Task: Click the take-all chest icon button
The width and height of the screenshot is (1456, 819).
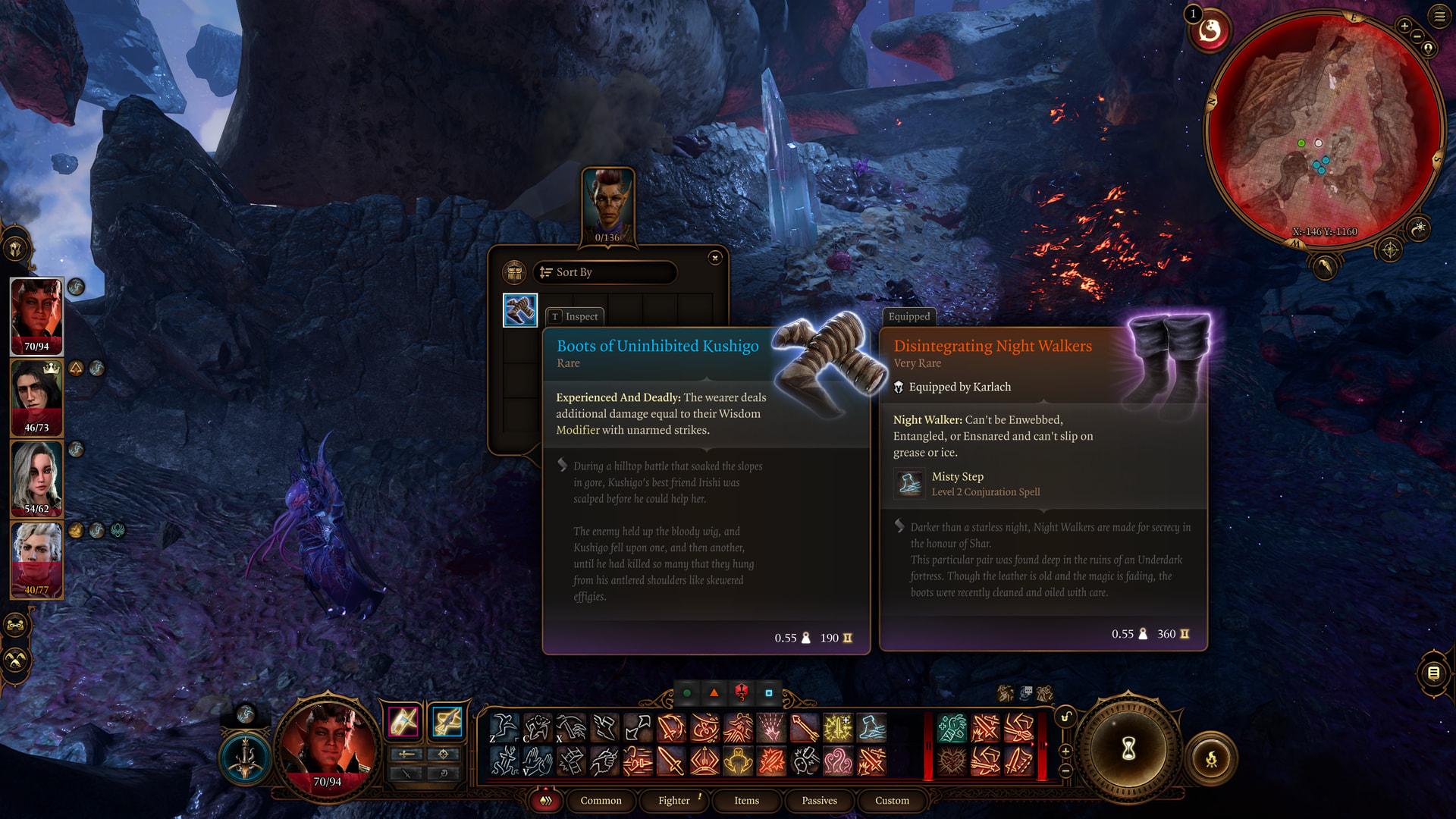Action: 514,272
